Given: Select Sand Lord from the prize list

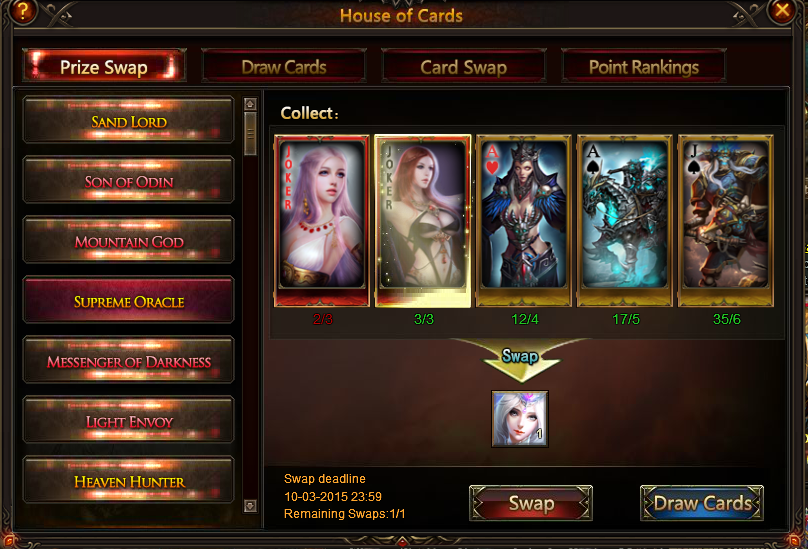Looking at the screenshot, I should [x=128, y=122].
